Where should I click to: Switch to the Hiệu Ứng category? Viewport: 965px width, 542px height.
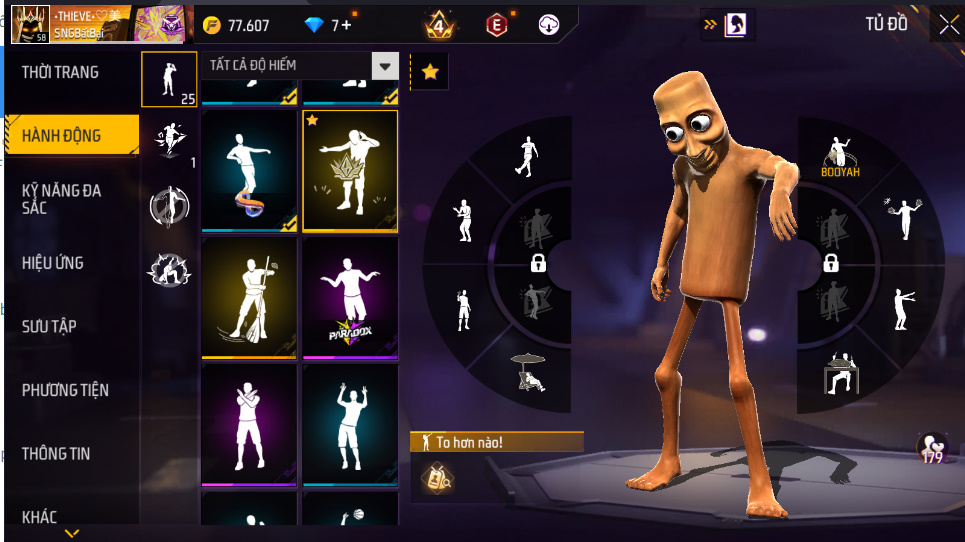(54, 263)
